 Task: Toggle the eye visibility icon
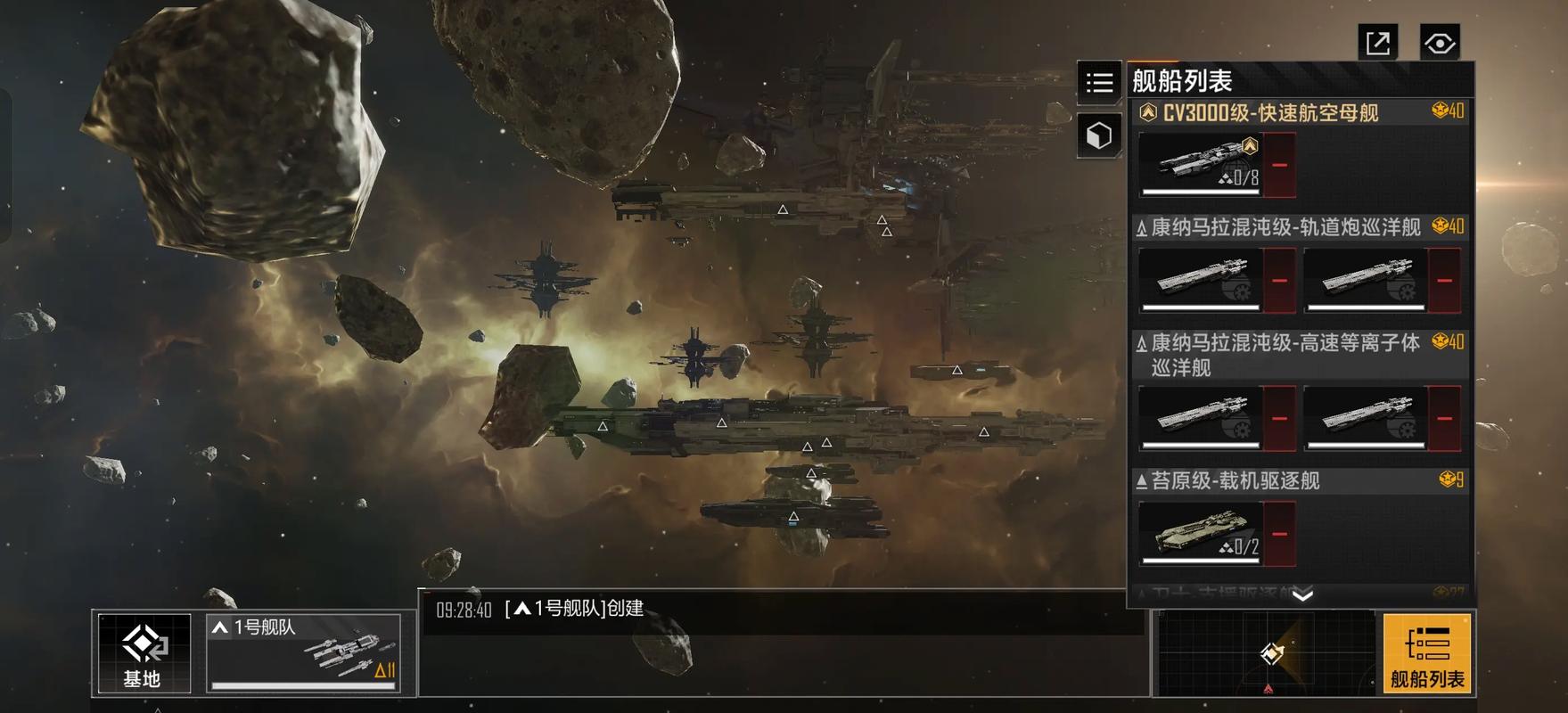1439,43
